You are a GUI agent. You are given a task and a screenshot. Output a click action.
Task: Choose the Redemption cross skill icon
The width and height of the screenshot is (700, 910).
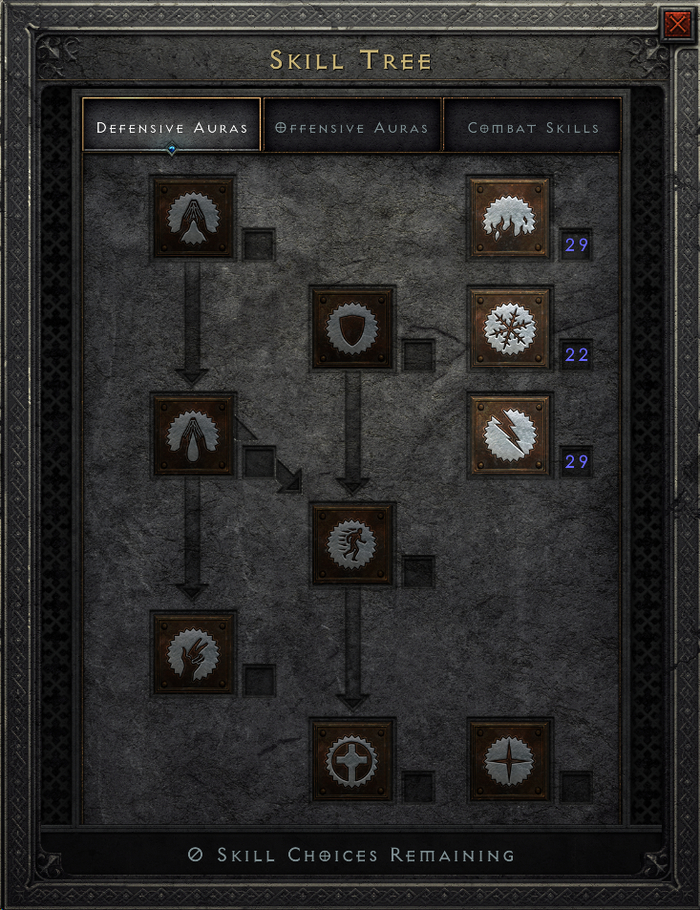[x=352, y=760]
